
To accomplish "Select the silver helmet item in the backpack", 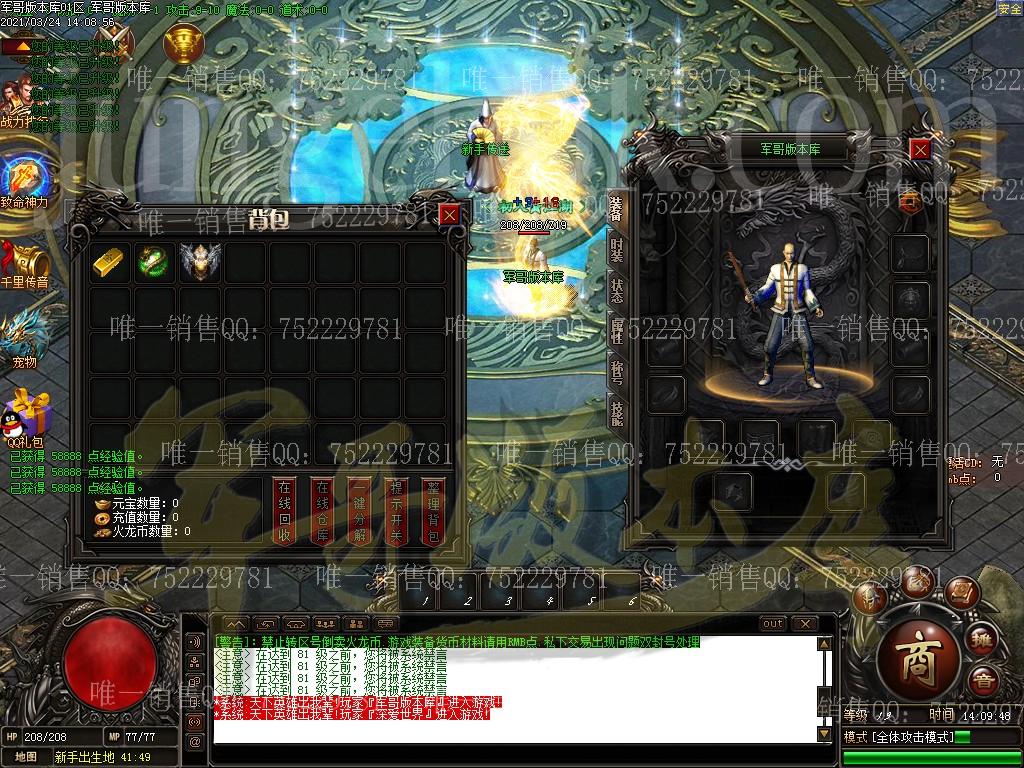I will point(195,261).
